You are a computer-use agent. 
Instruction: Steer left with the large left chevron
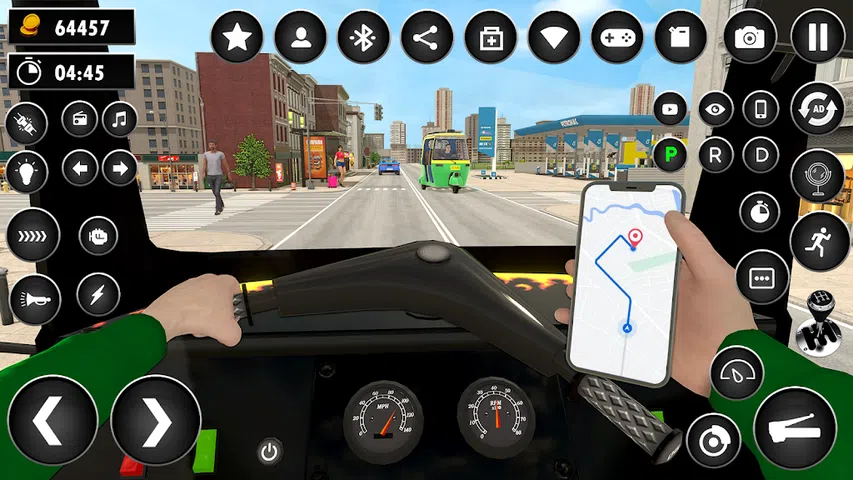pos(52,421)
